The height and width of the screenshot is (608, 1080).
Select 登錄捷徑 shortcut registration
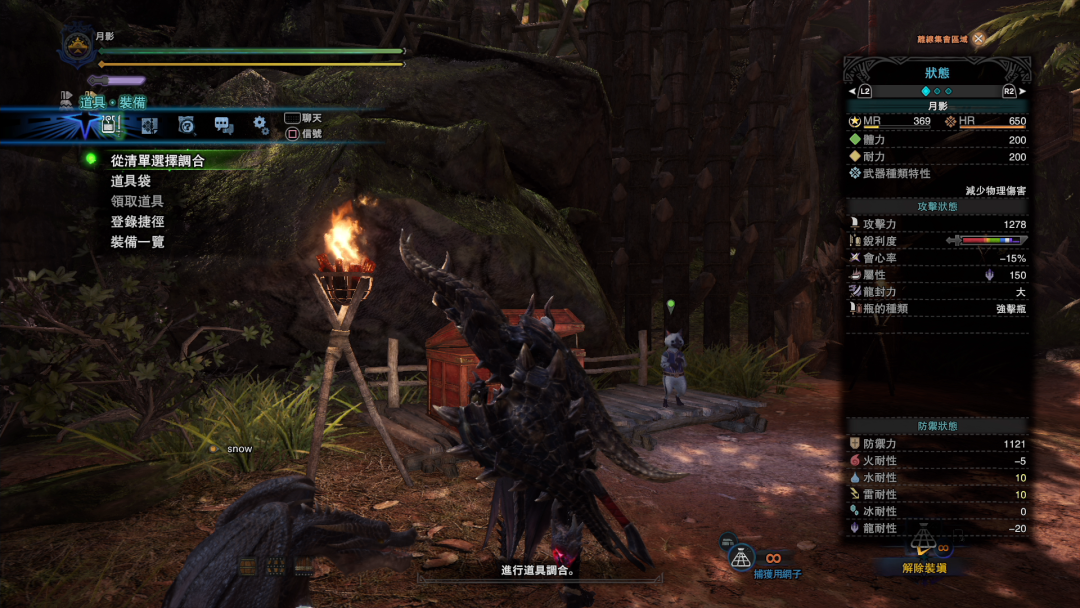point(137,222)
